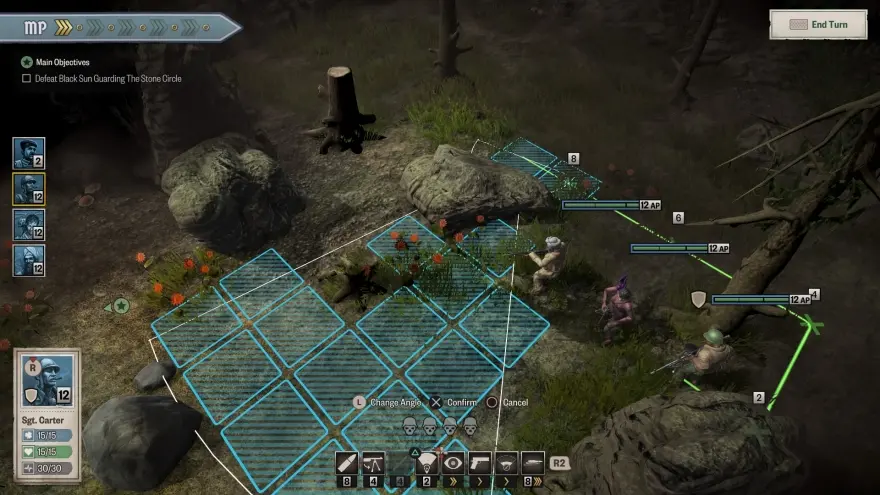This screenshot has height=495, width=880.
Task: Select the gold-highlighted squad member portrait
Action: click(x=28, y=189)
